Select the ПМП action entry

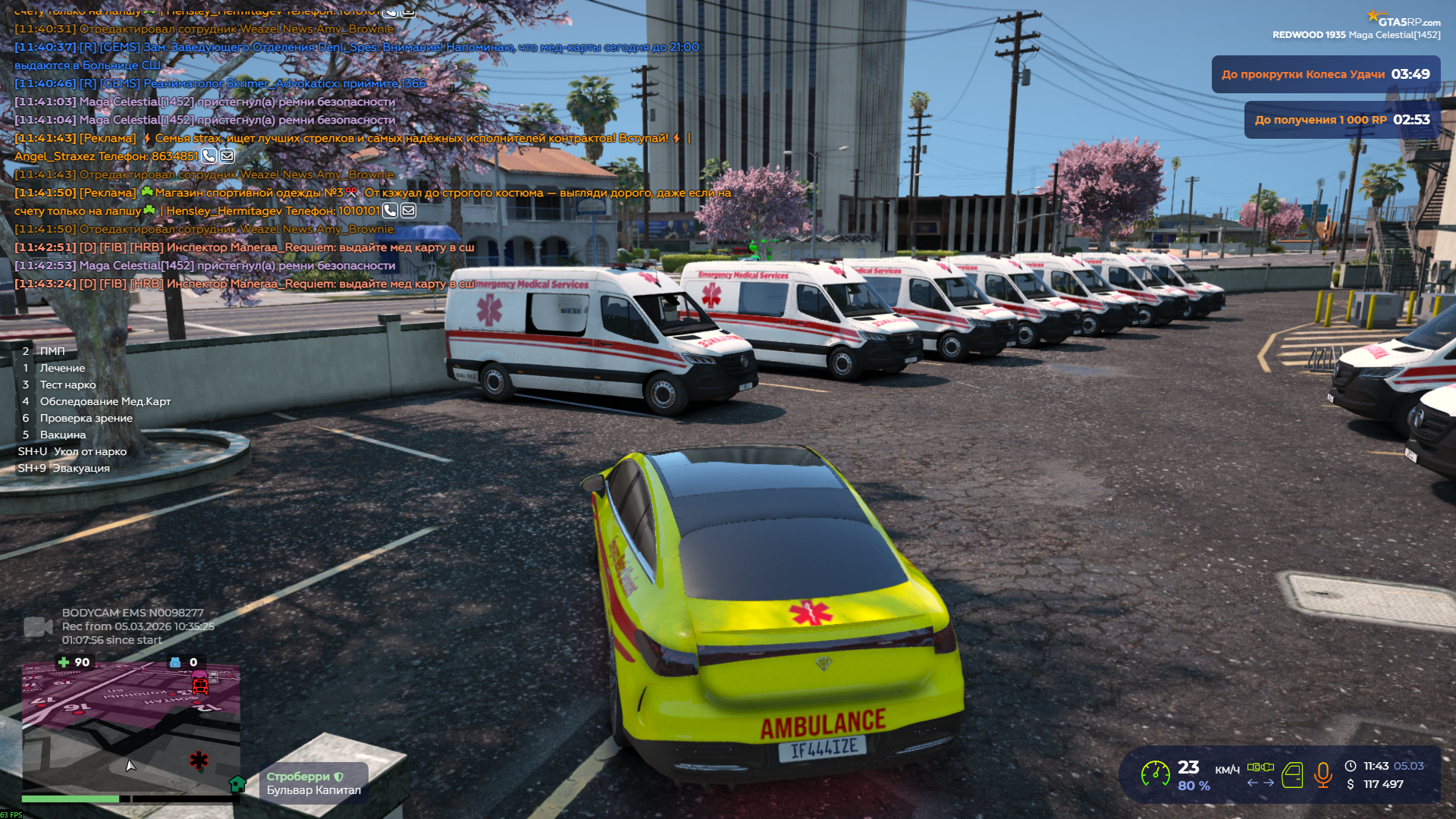pos(52,351)
